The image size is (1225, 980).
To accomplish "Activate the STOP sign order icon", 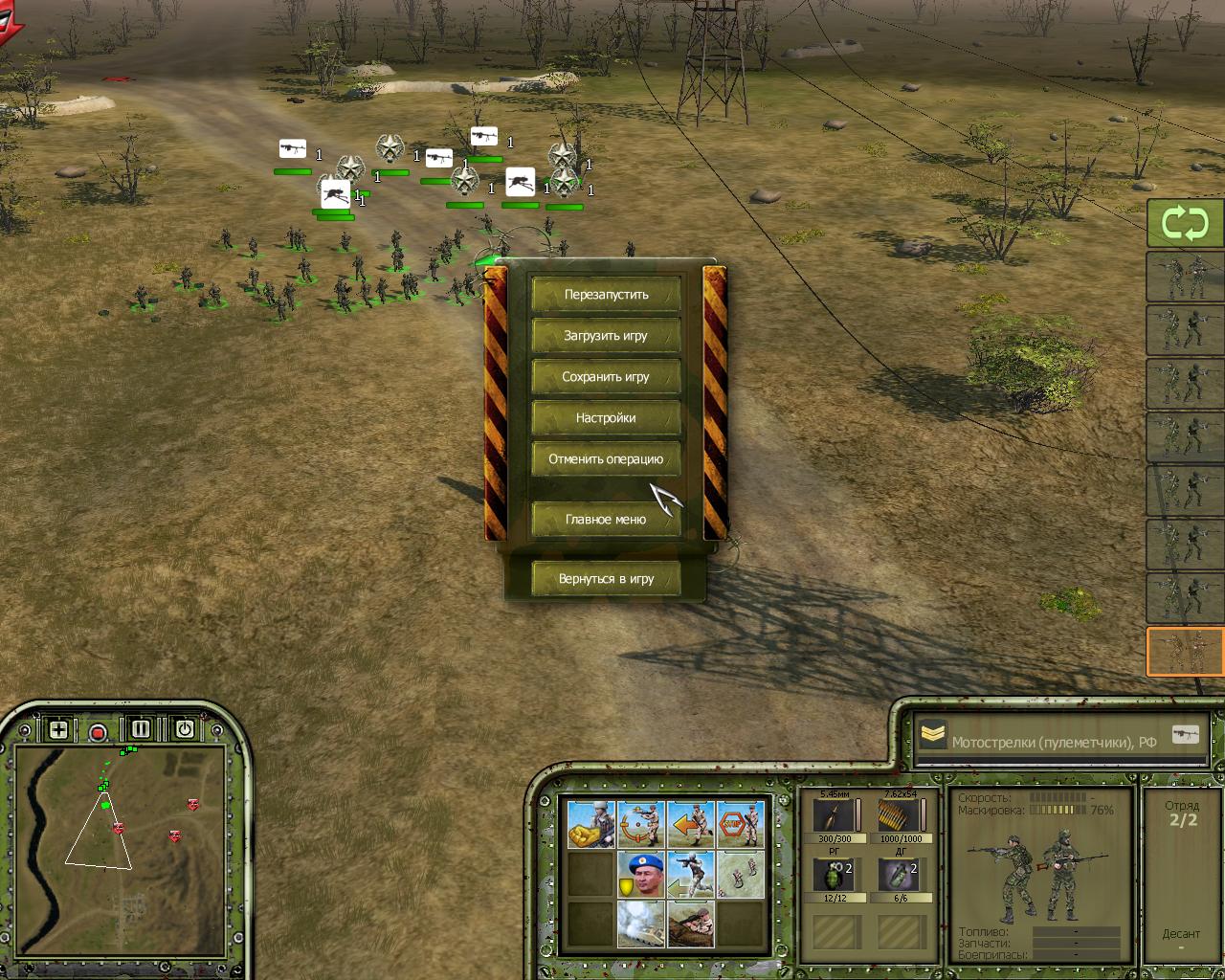I will [x=740, y=824].
